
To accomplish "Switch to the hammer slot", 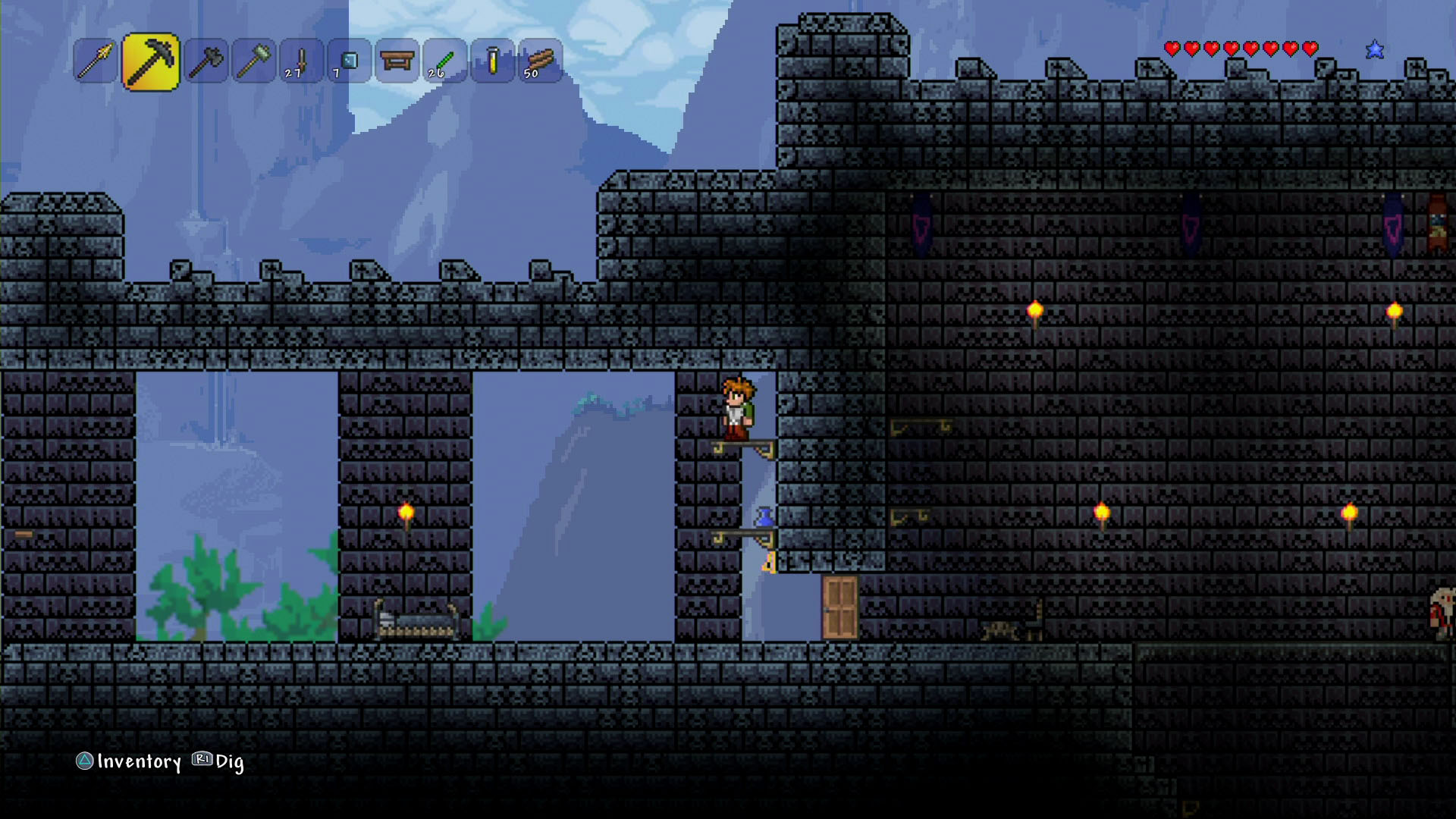I will [x=253, y=61].
